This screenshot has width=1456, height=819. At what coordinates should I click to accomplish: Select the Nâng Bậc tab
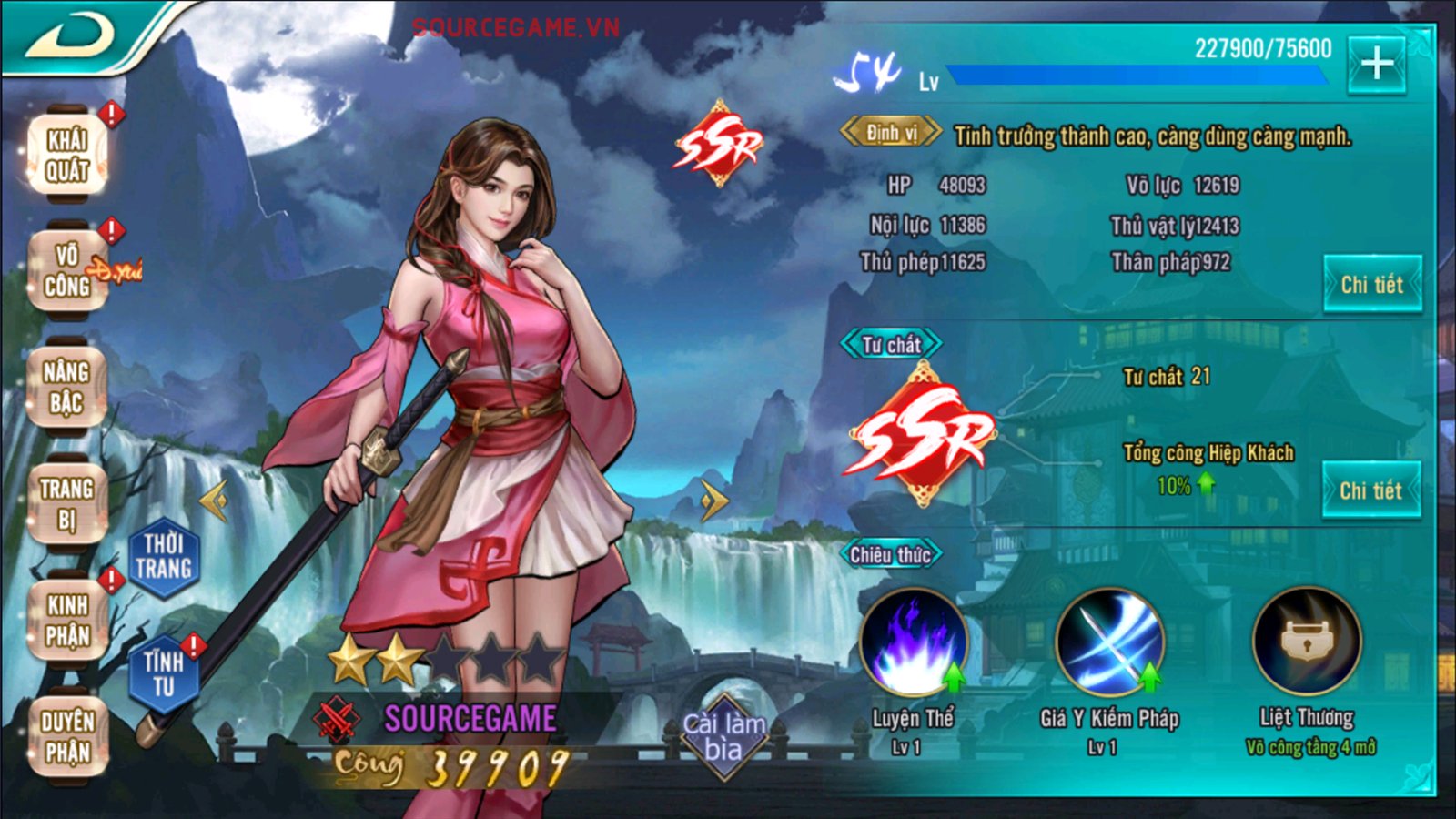coord(66,388)
